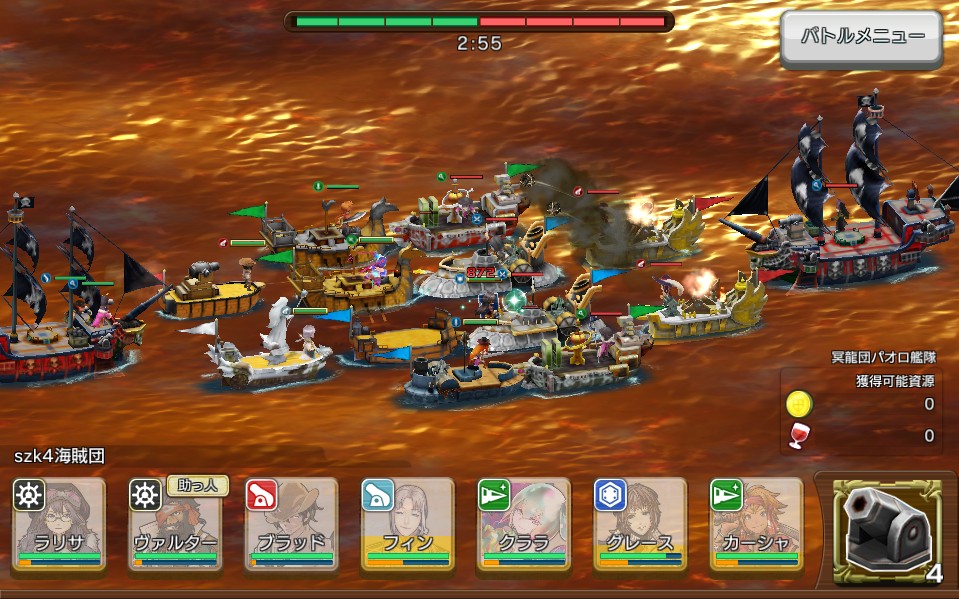Select the フィン character card
This screenshot has width=959, height=599.
coord(407,524)
